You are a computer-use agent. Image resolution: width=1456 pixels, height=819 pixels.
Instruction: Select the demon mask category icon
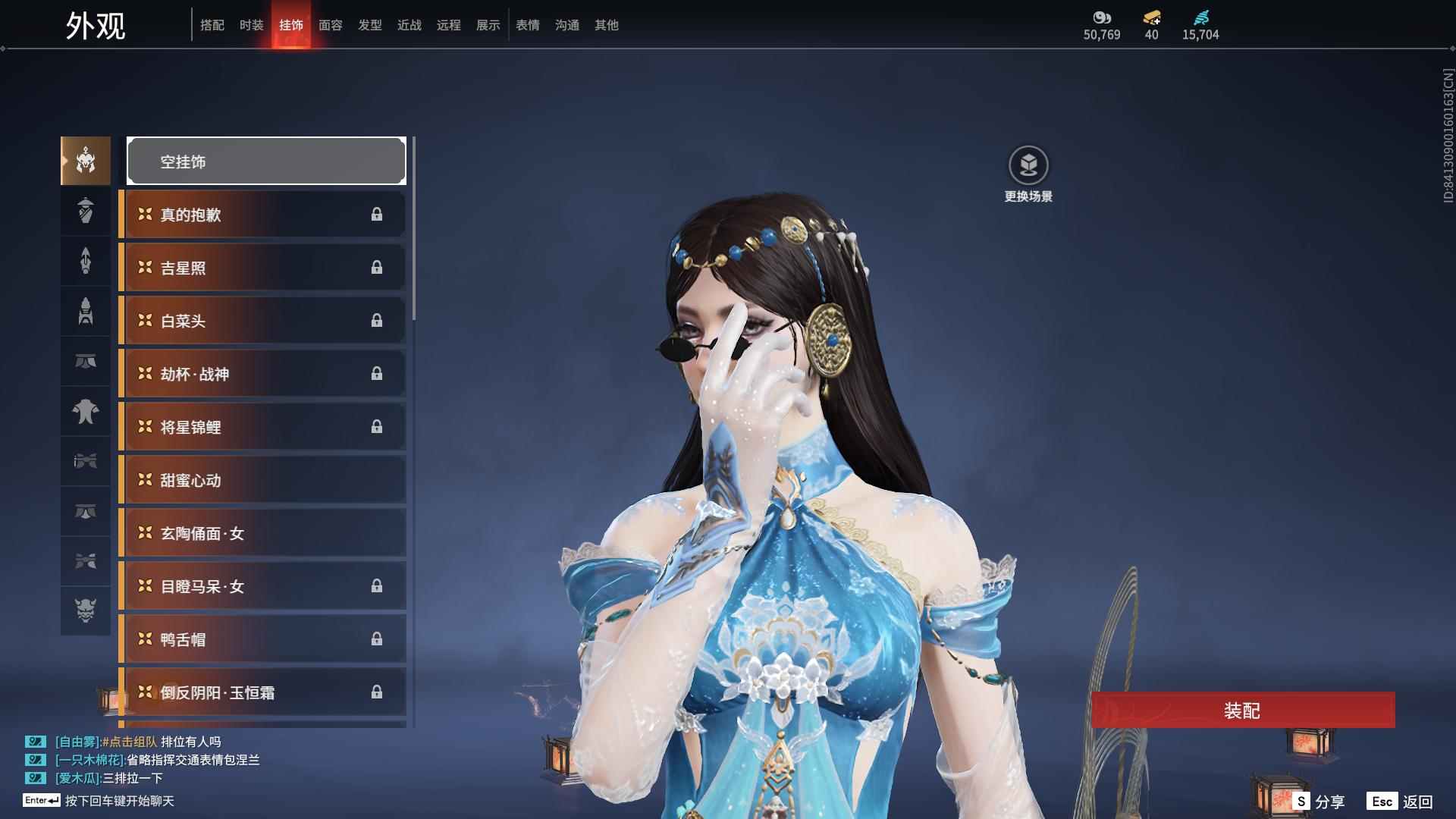pos(86,610)
